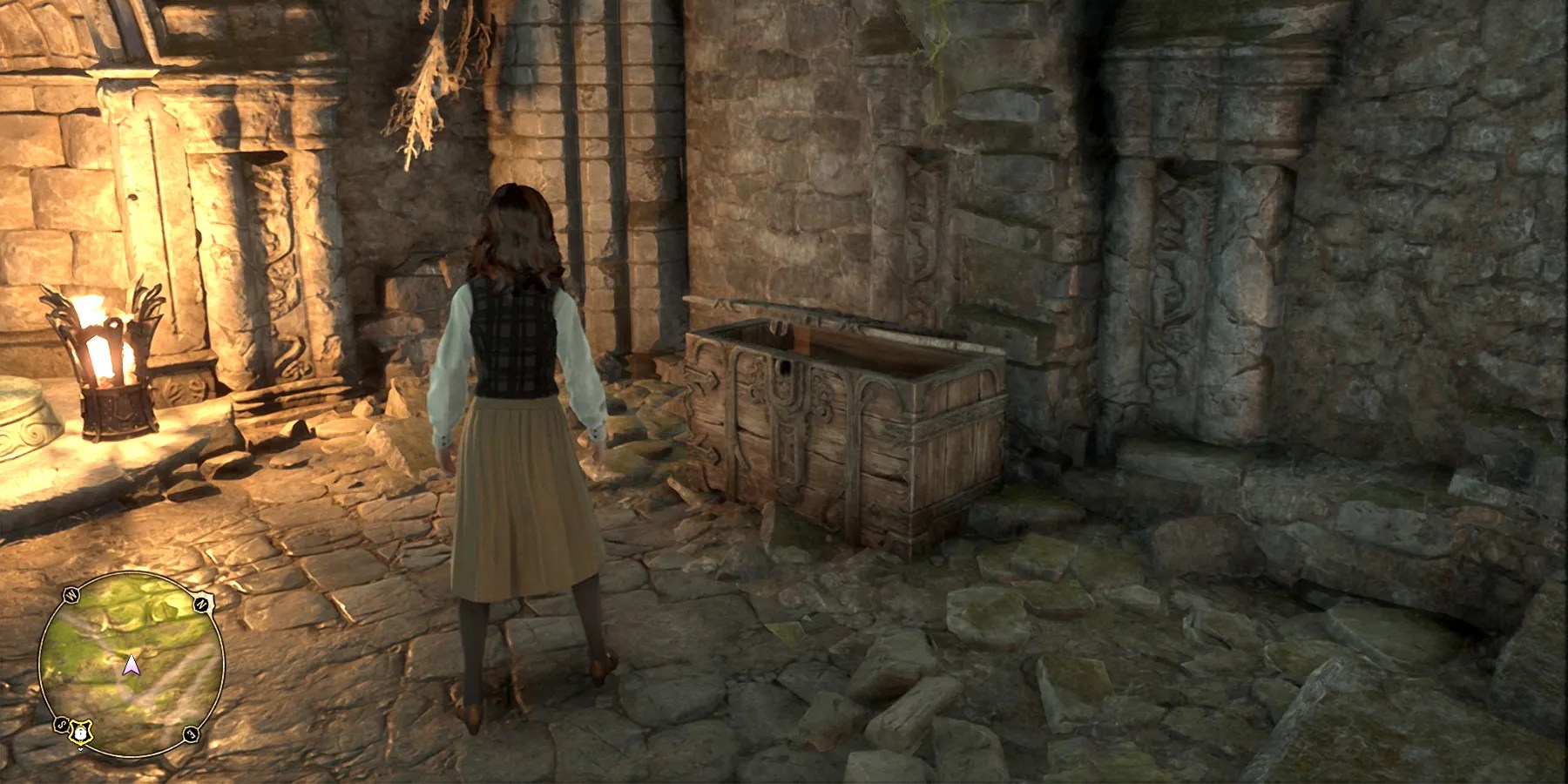Select the player arrow on the minimap
This screenshot has height=784, width=1568.
131,666
